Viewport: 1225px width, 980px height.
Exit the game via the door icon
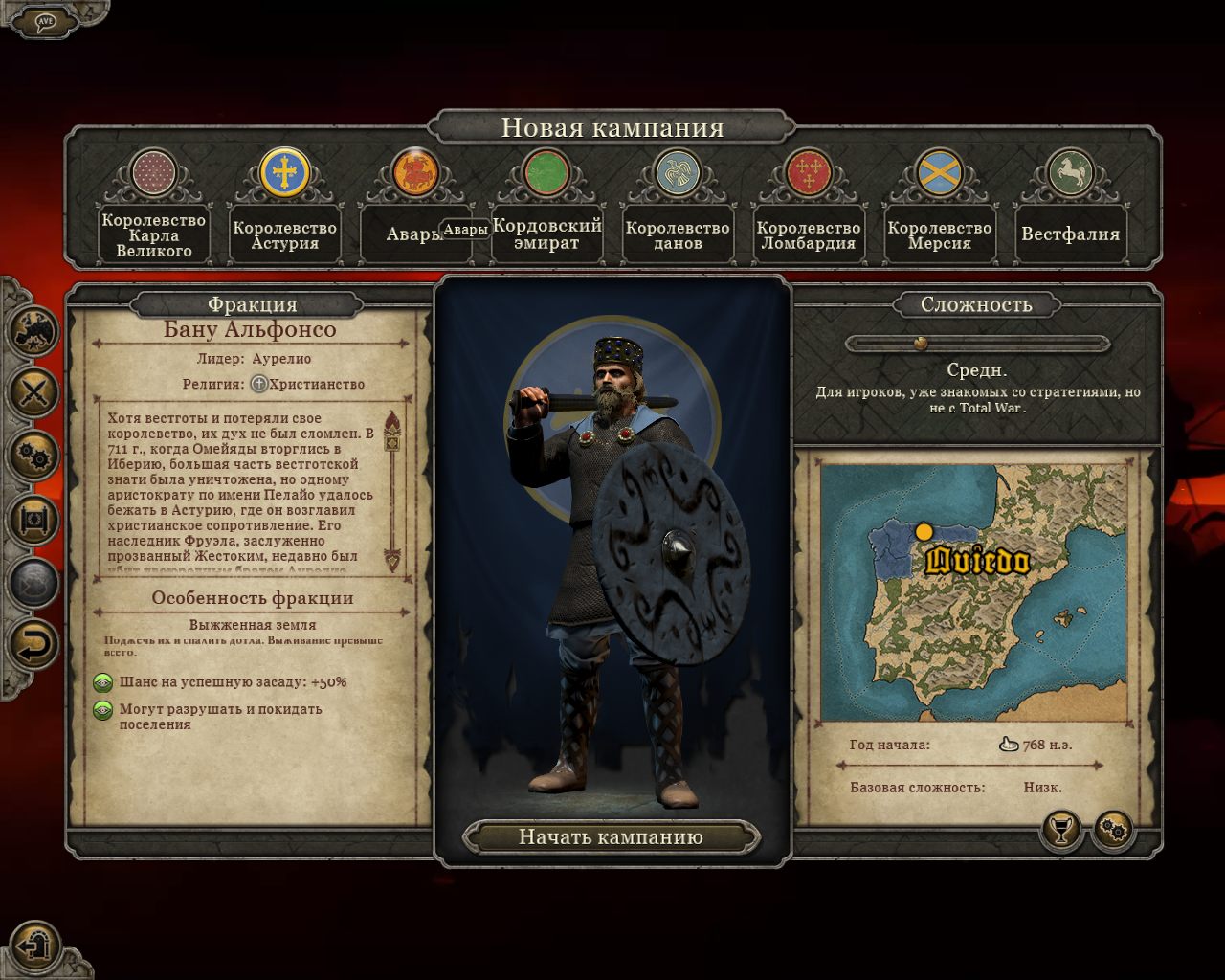pos(36,946)
